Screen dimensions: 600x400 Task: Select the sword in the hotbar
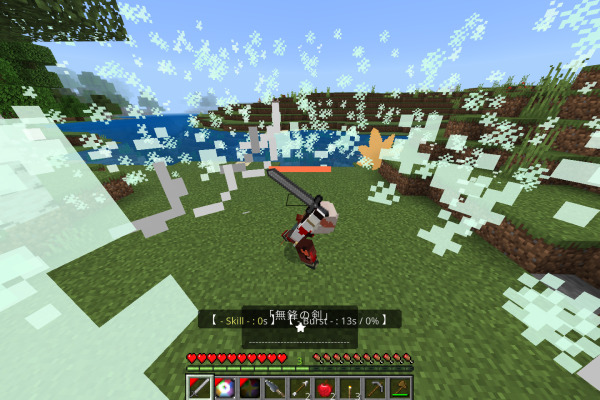pos(200,388)
